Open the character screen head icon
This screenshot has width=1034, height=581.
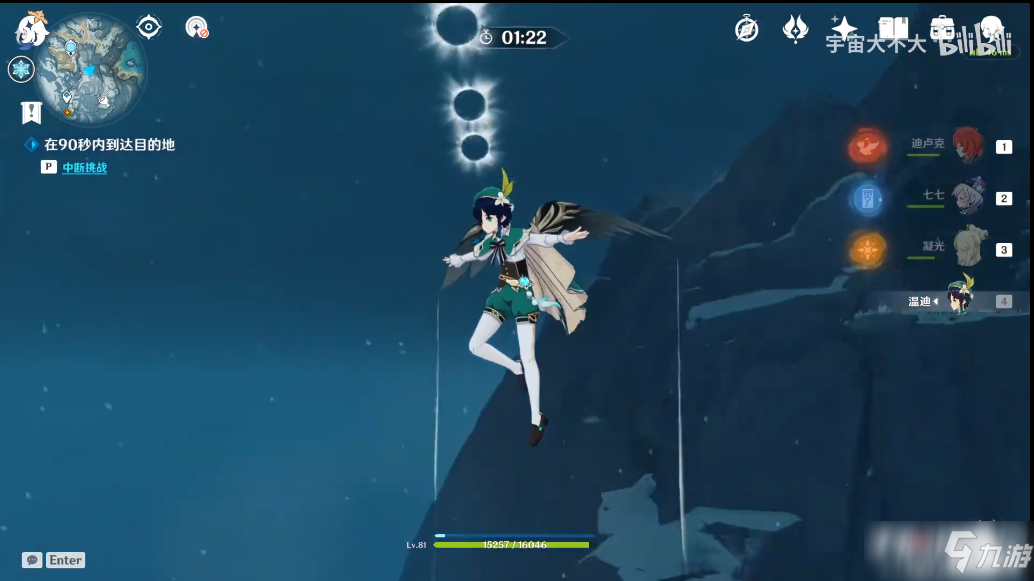(x=990, y=29)
